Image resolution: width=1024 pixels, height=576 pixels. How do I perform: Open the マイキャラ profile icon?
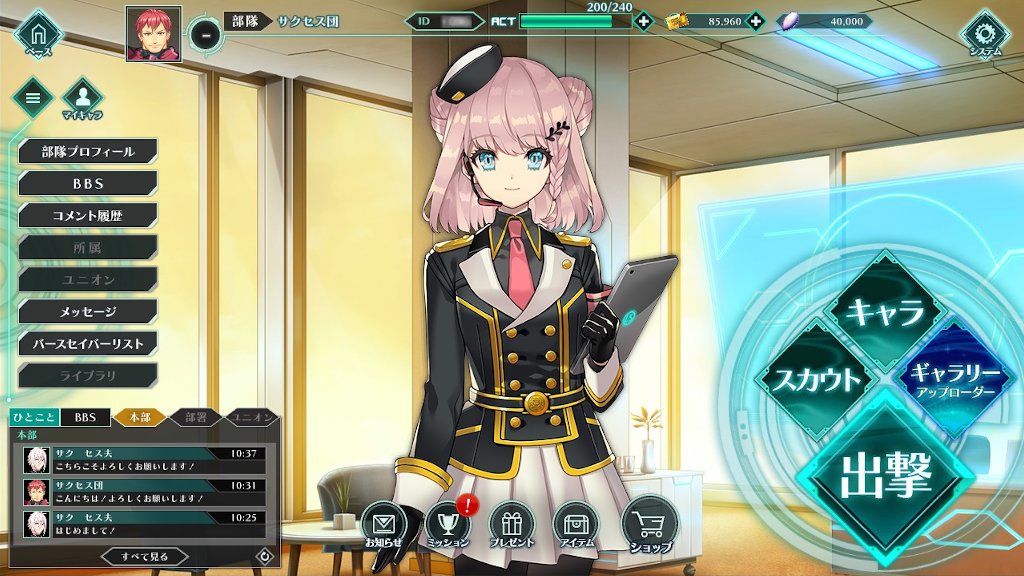pyautogui.click(x=83, y=98)
